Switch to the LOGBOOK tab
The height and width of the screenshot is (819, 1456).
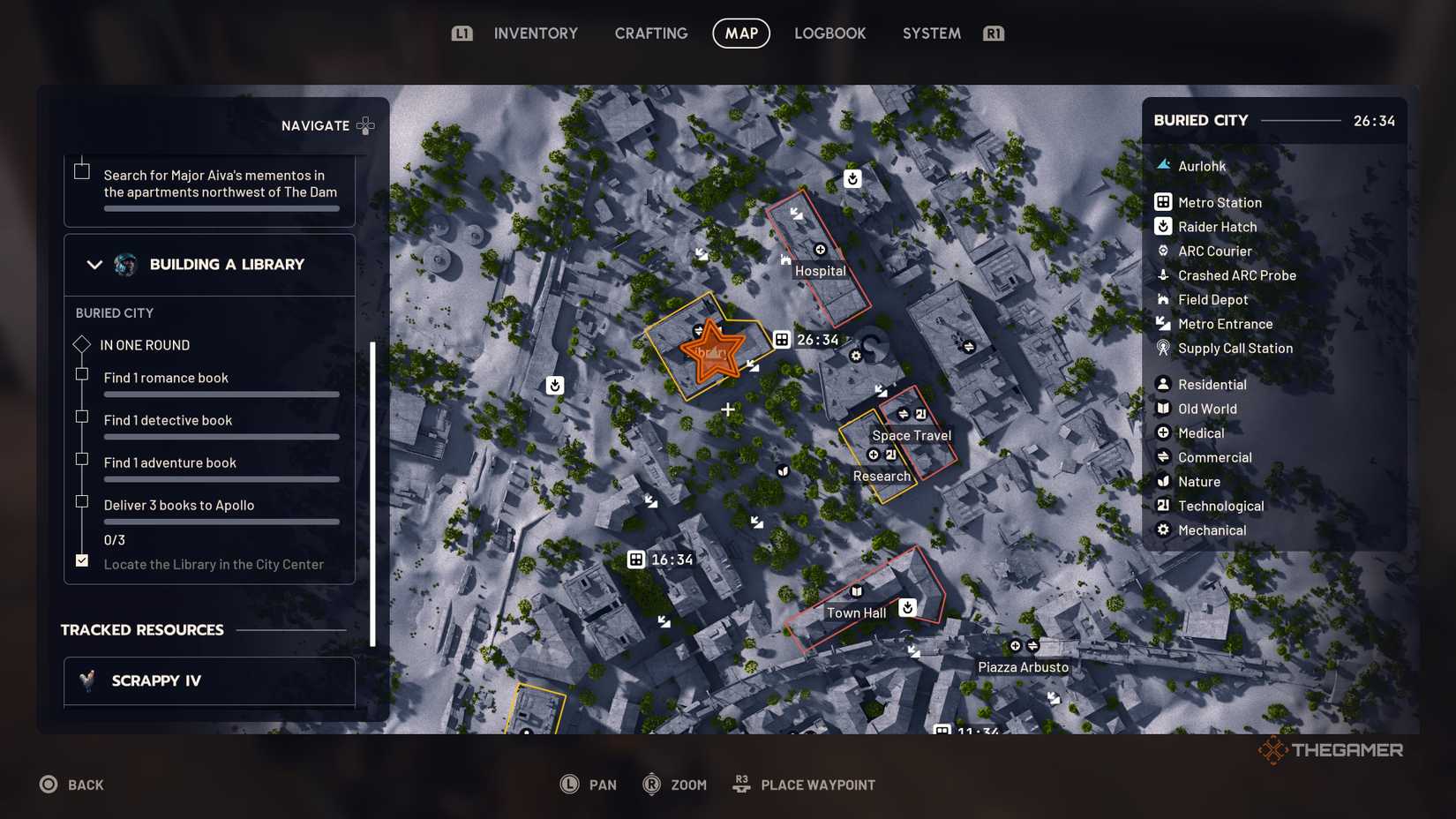[829, 33]
